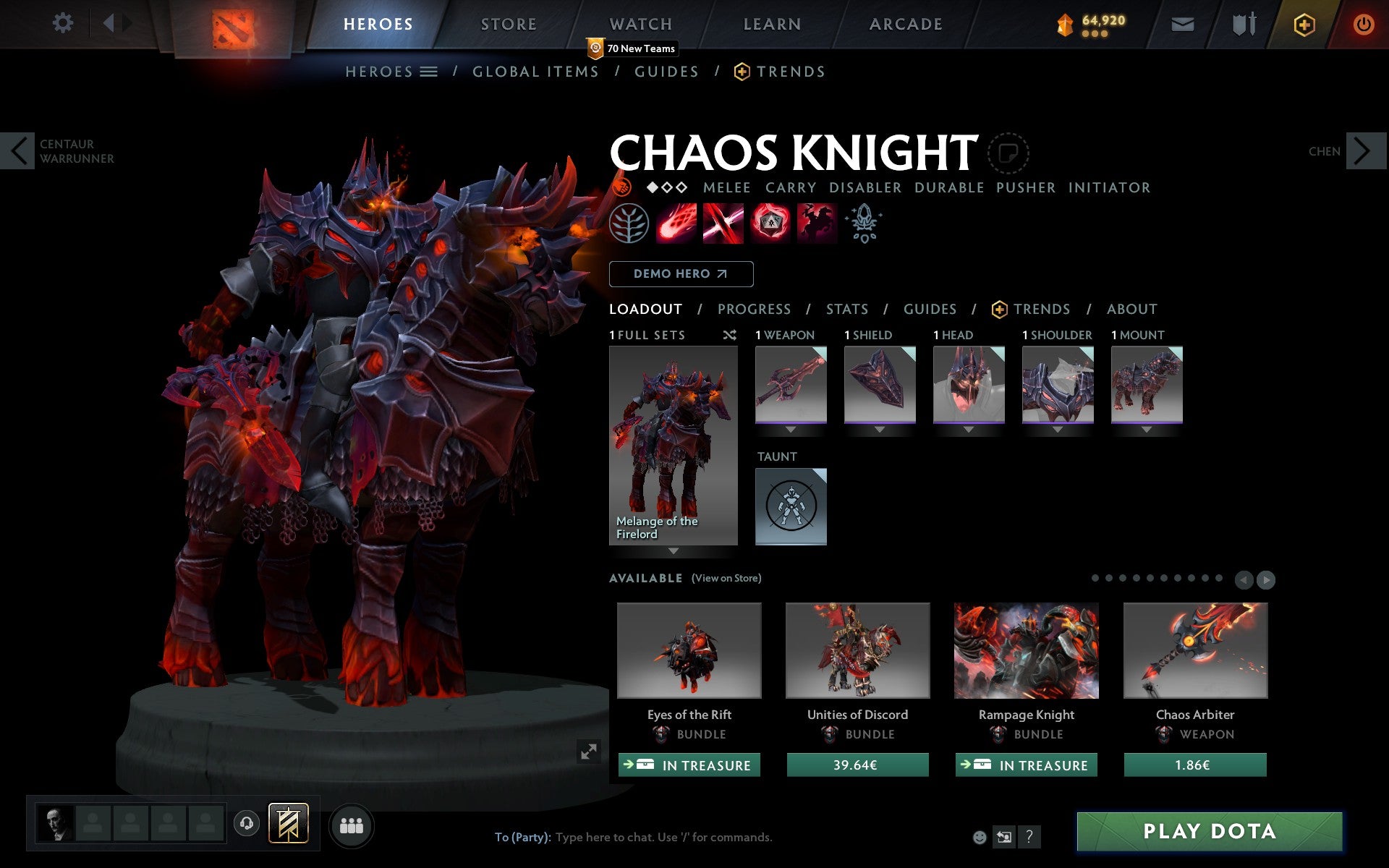Choose the equipped weapon slot
Screen dimensions: 1389x868
click(x=791, y=384)
